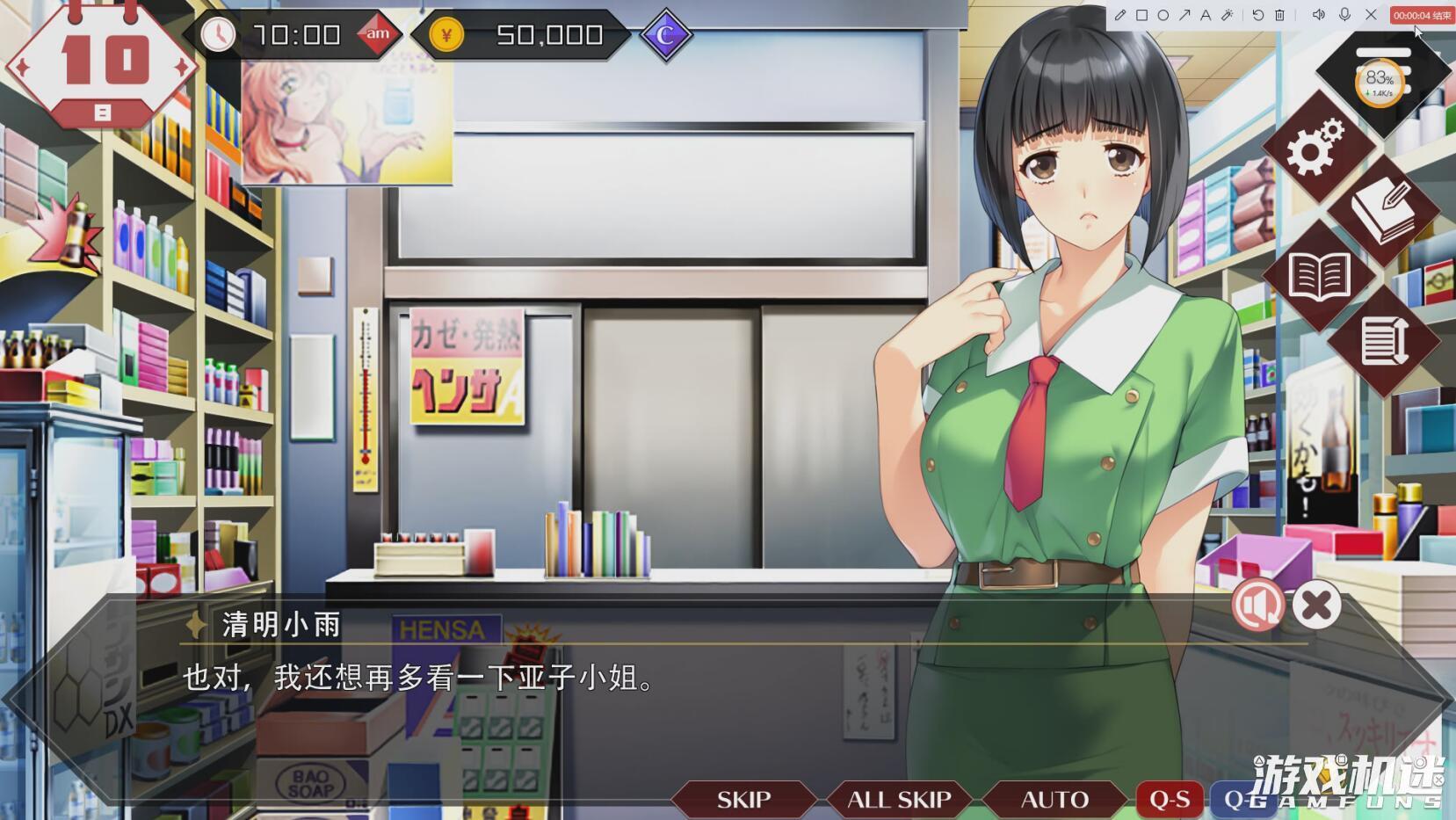
Task: Close the dialogue box with the X
Action: pyautogui.click(x=1315, y=606)
